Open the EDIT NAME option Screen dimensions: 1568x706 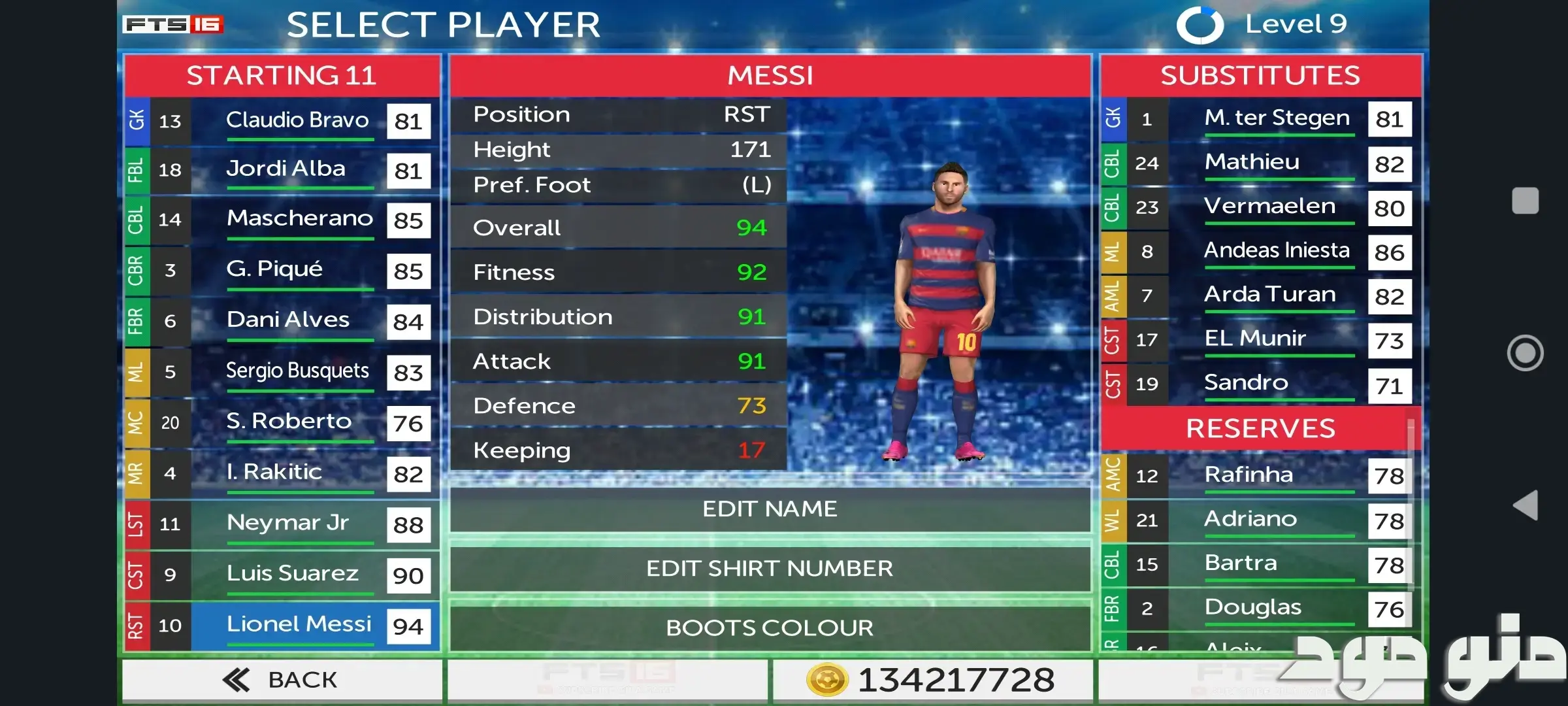coord(770,509)
